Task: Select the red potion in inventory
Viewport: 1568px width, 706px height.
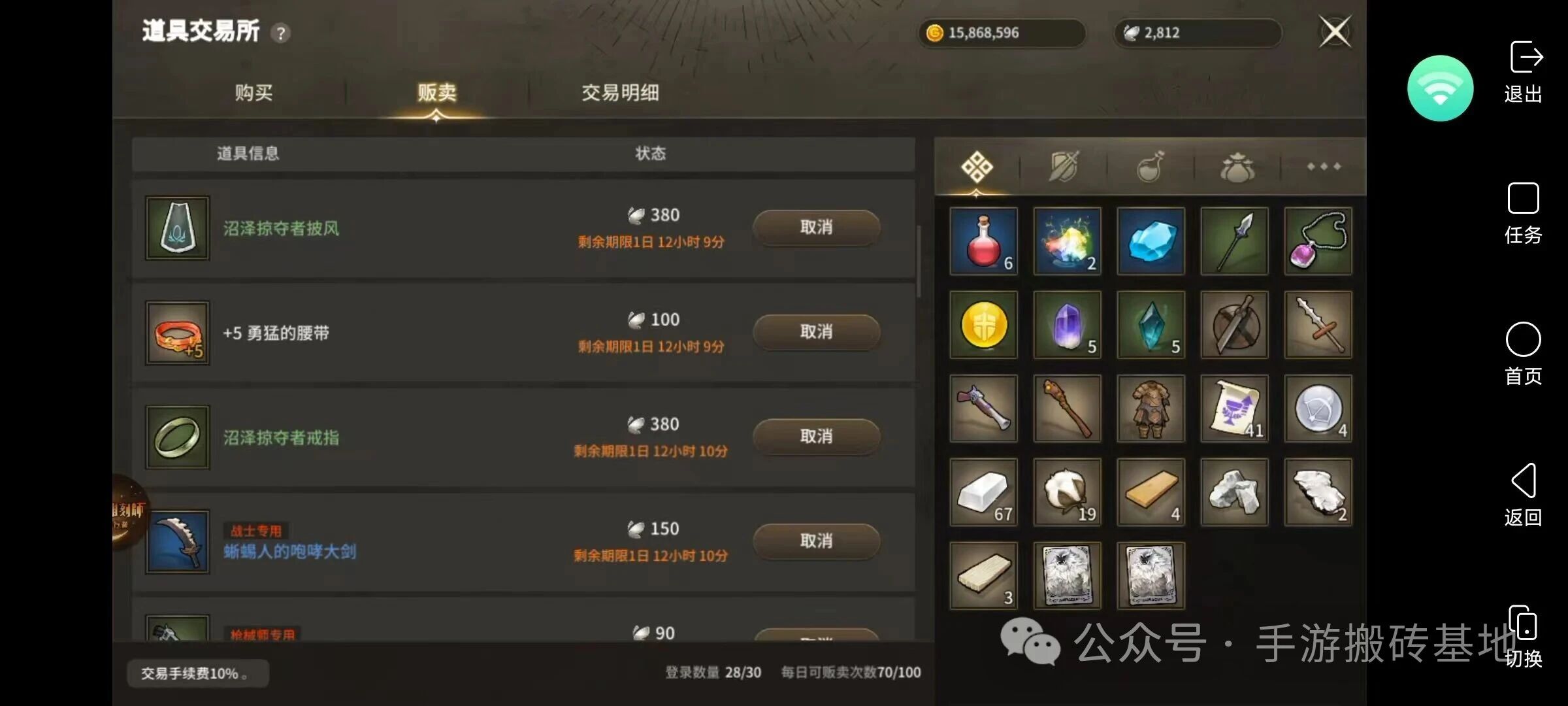Action: [983, 241]
